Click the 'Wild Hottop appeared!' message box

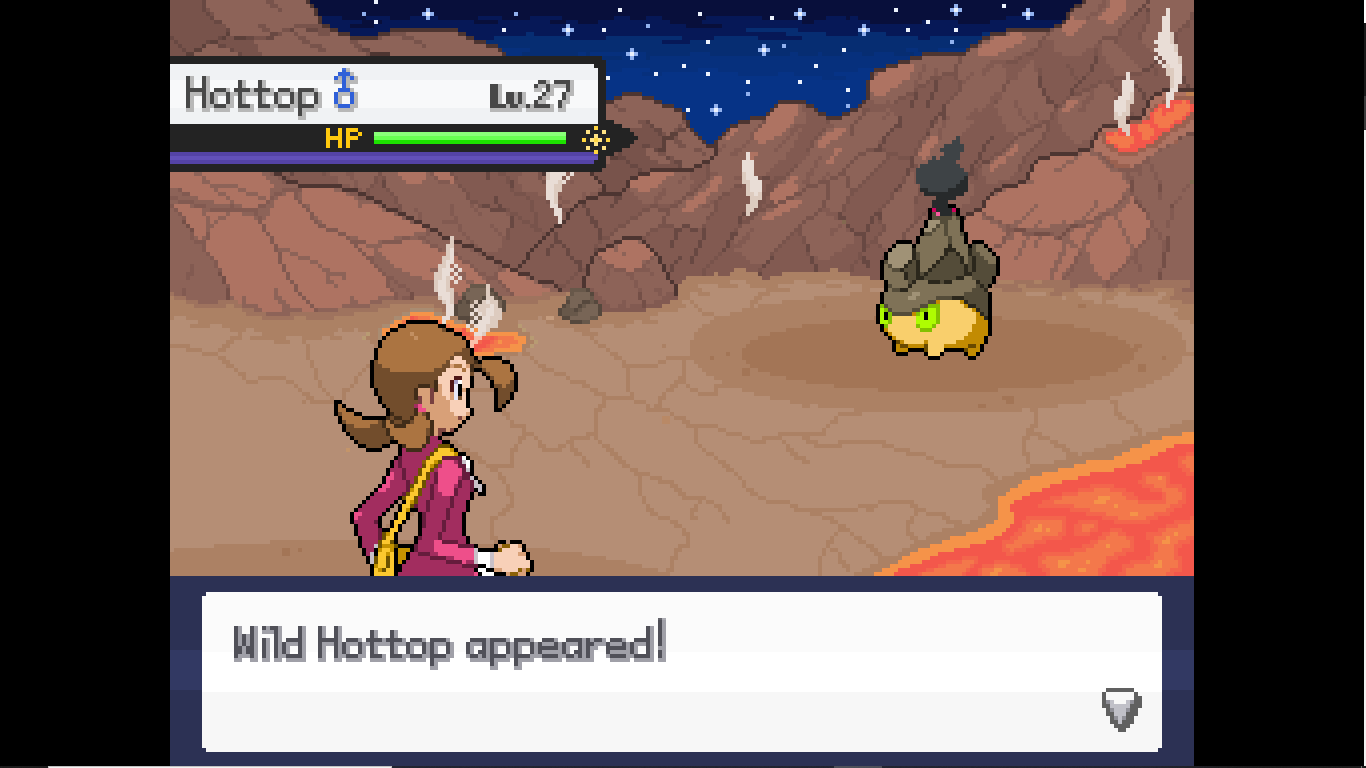pyautogui.click(x=681, y=671)
